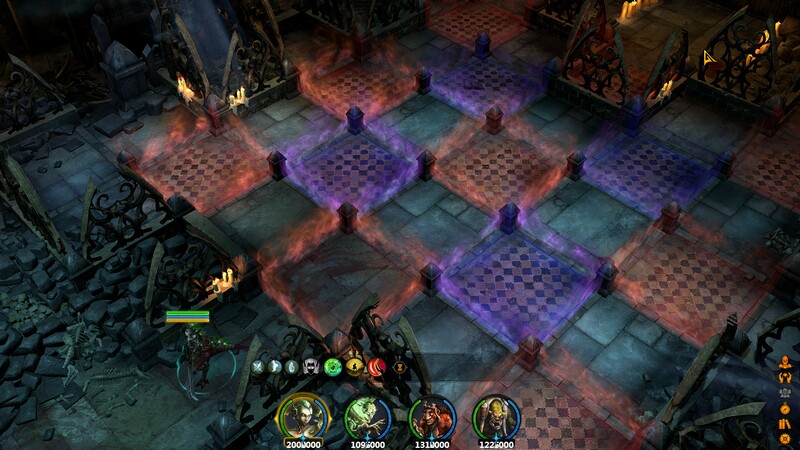
Task: Select the green goblin hero portrait
Action: pos(364,415)
